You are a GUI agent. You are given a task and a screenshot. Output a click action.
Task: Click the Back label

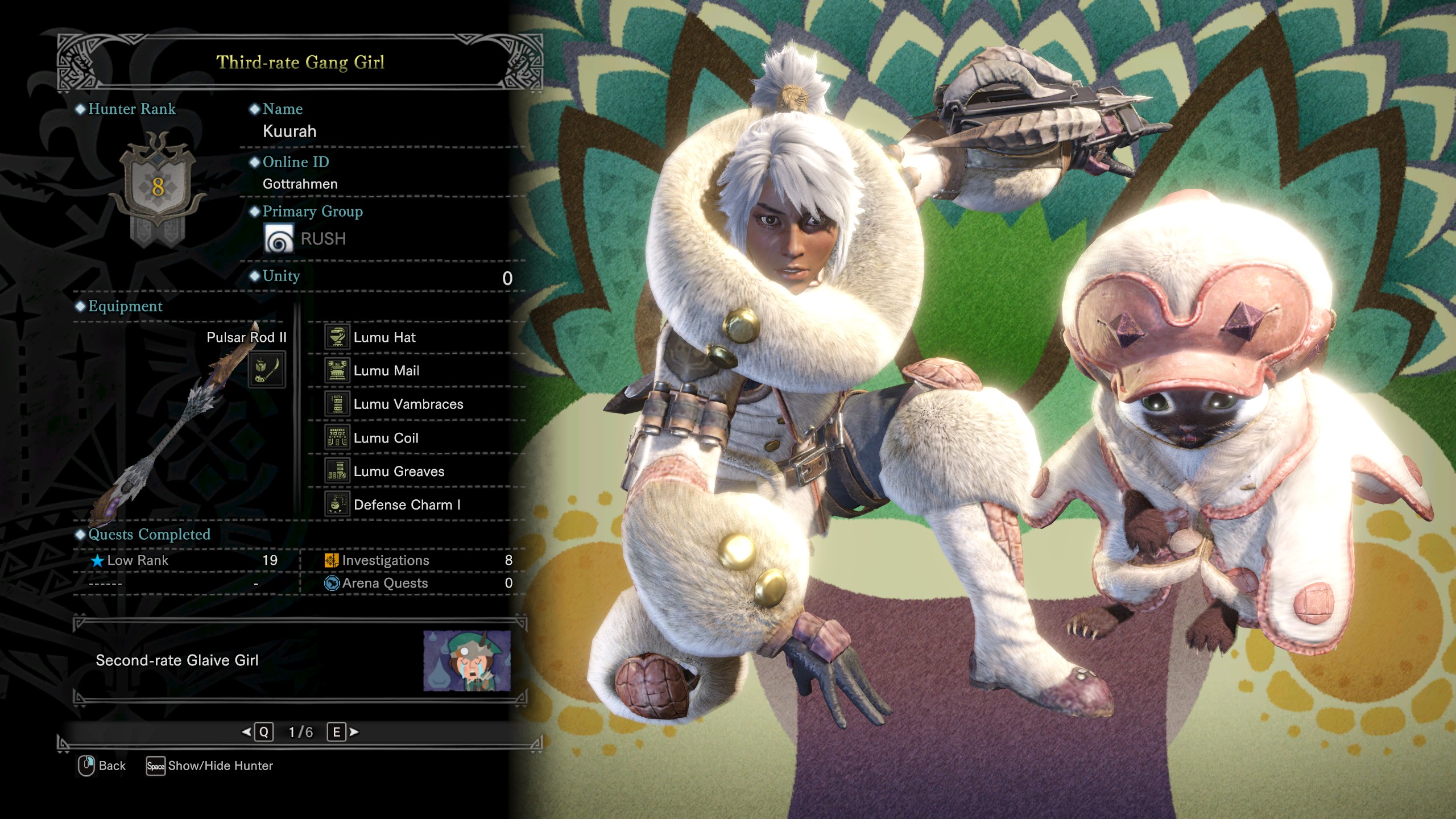[111, 766]
